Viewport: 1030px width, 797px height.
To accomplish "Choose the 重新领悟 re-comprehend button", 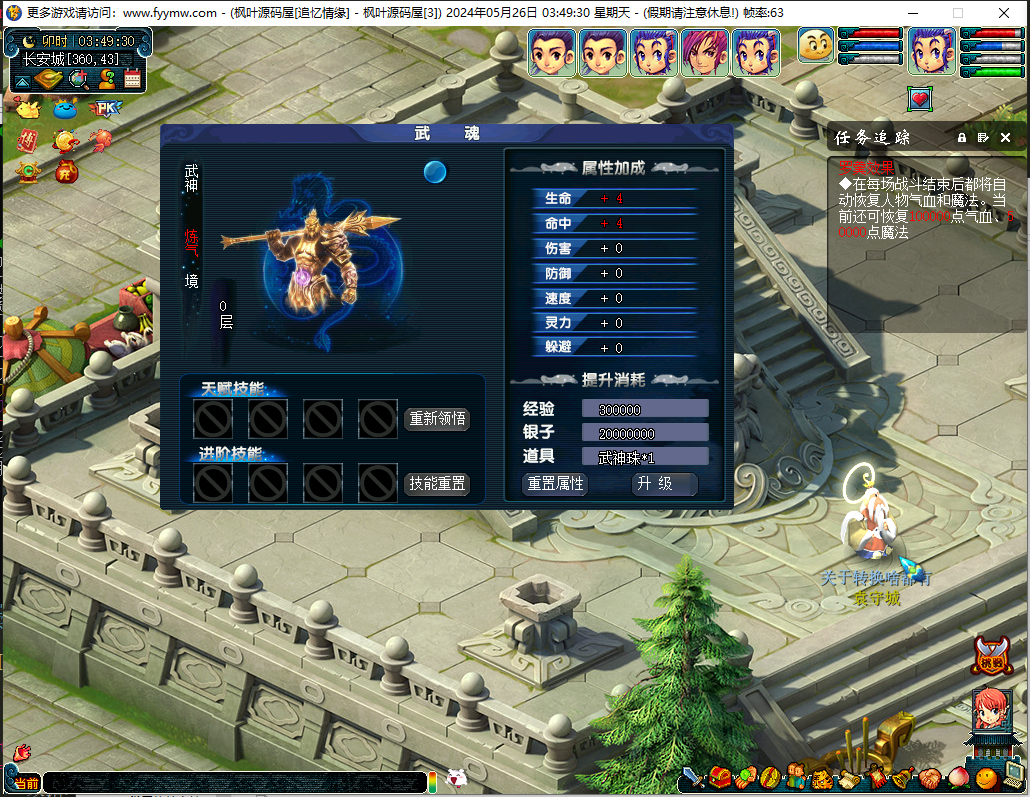I will [437, 419].
